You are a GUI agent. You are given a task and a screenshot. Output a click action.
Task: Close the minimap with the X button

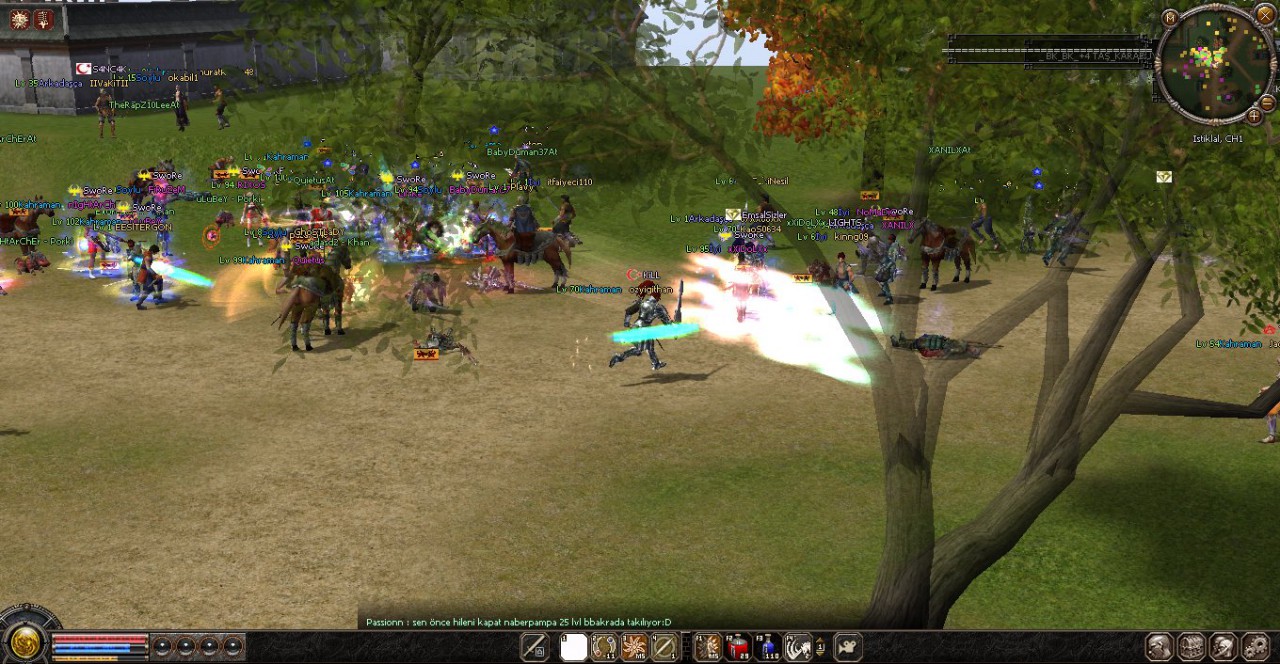tap(1265, 14)
